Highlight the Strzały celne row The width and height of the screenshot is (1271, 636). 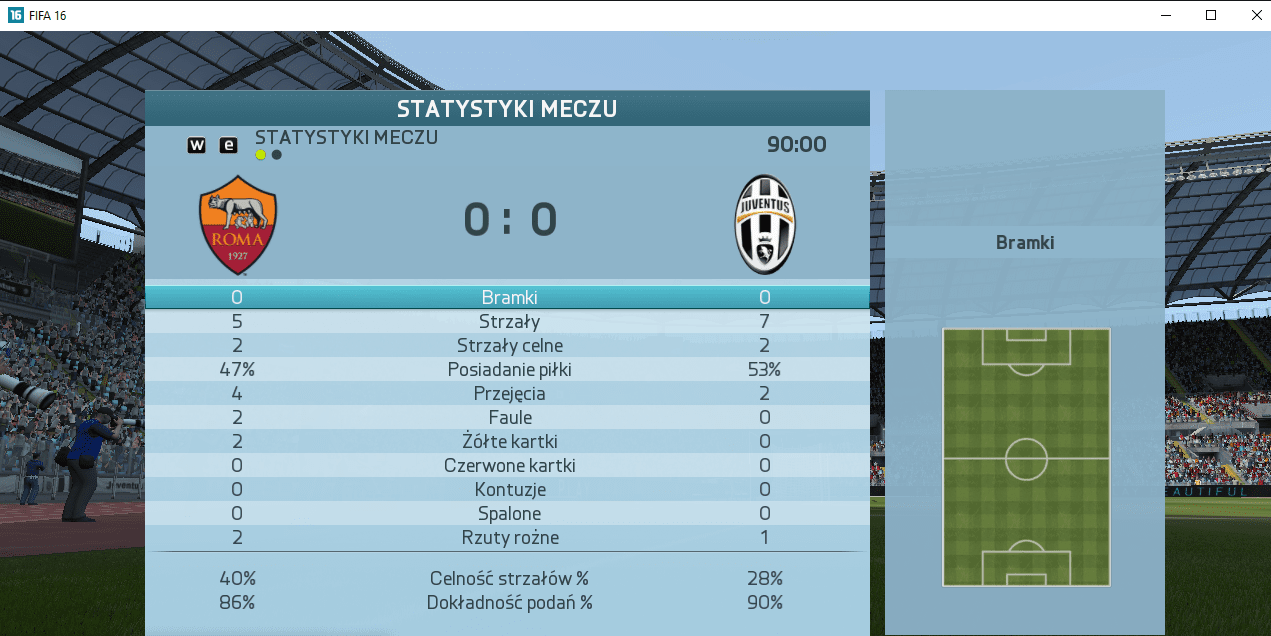pyautogui.click(x=508, y=345)
